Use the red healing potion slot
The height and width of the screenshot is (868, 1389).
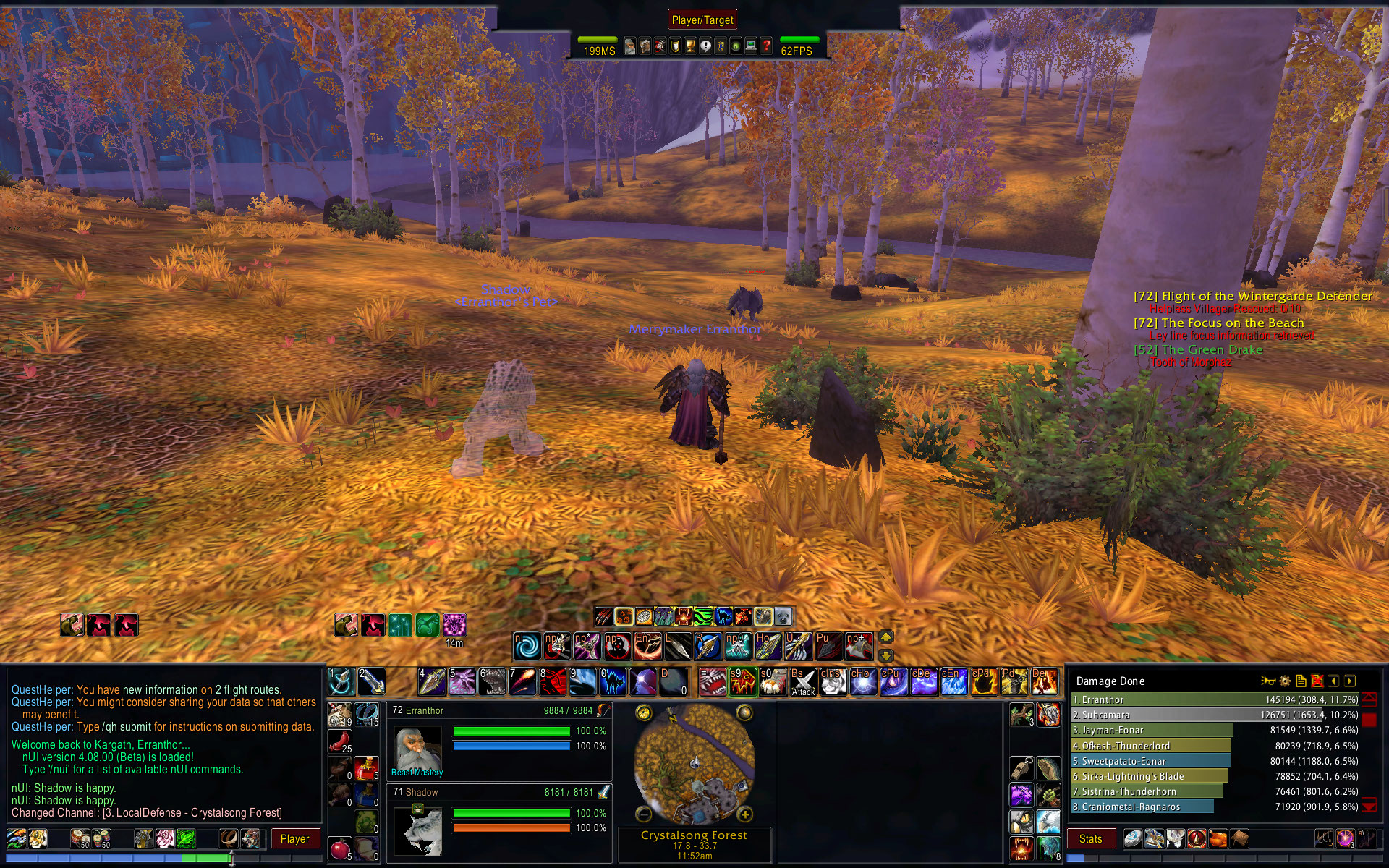pyautogui.click(x=367, y=767)
